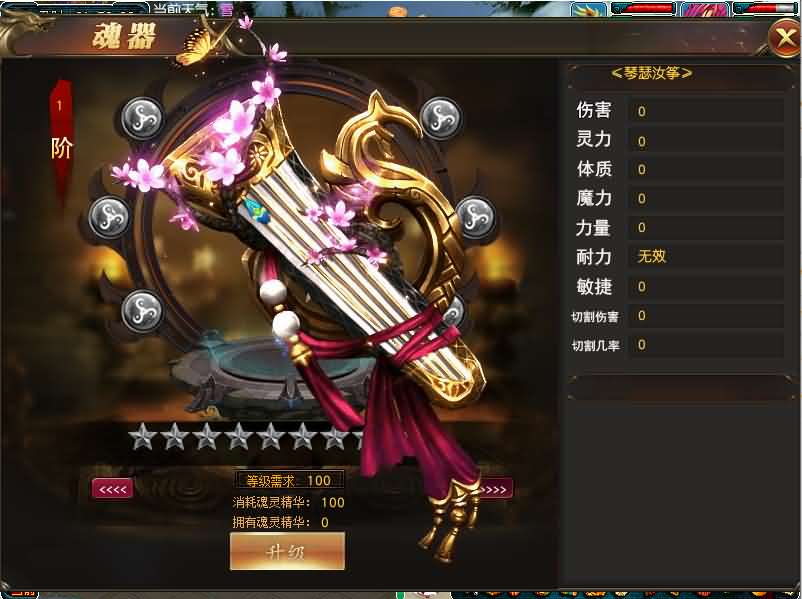The width and height of the screenshot is (802, 599).
Task: Click the 升级 upgrade button
Action: [287, 551]
